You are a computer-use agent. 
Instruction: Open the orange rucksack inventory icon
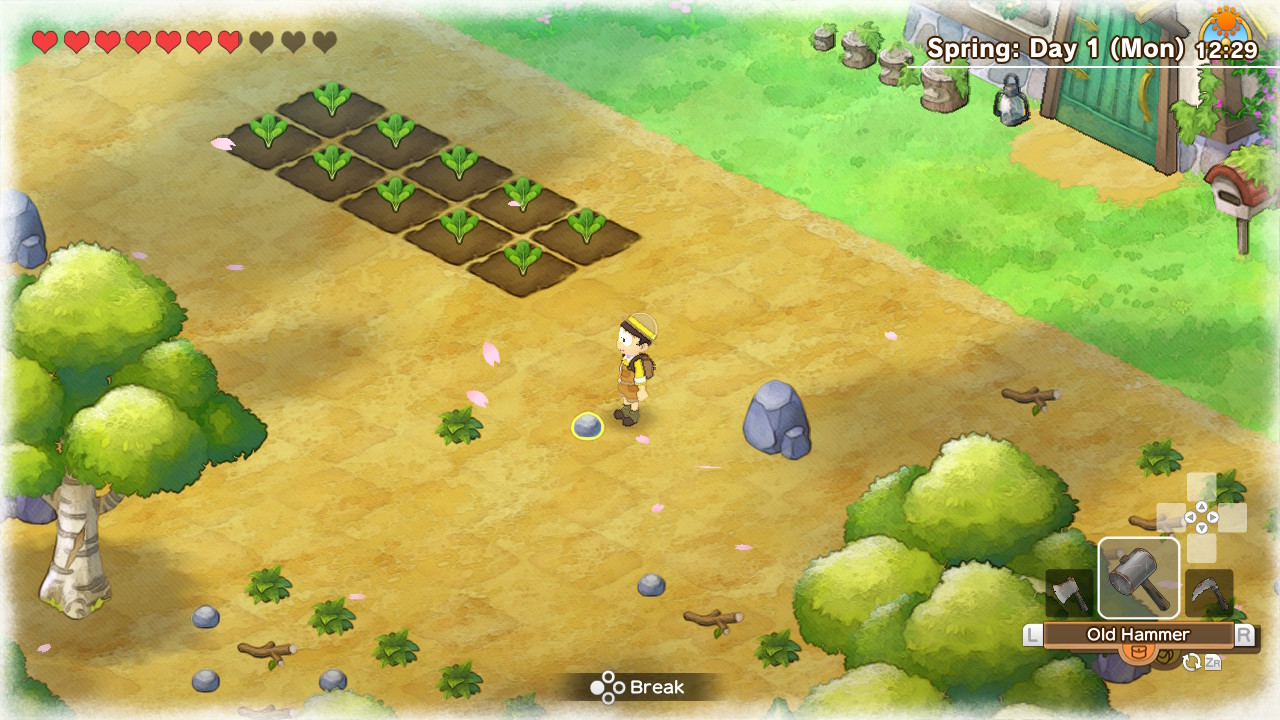tap(1138, 652)
